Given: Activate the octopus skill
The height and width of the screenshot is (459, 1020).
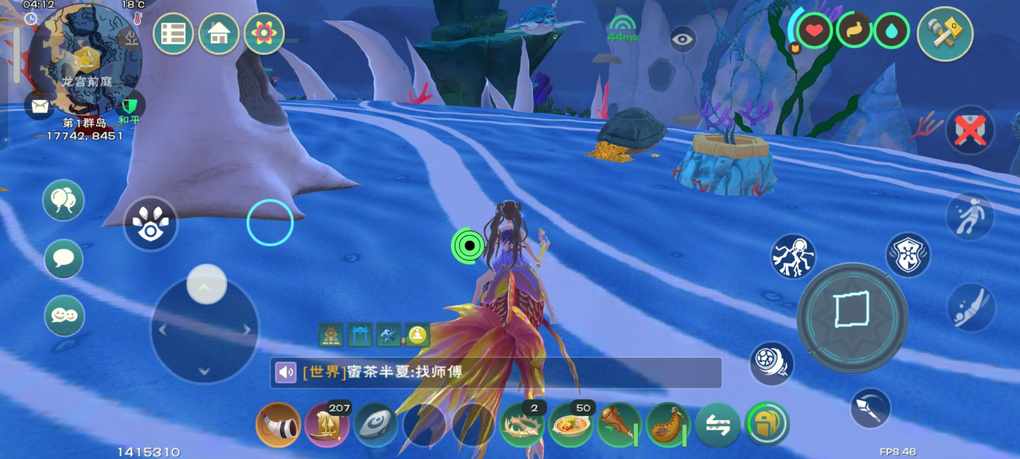Looking at the screenshot, I should click(792, 256).
